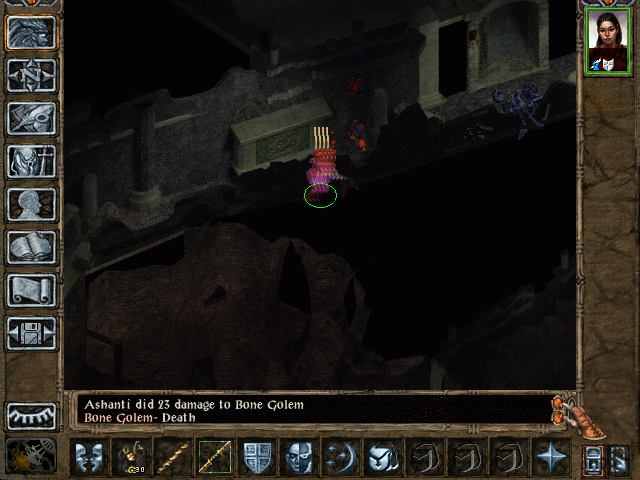Viewport: 640px width, 480px height.
Task: Open the options floppy disk button
Action: pyautogui.click(x=31, y=333)
